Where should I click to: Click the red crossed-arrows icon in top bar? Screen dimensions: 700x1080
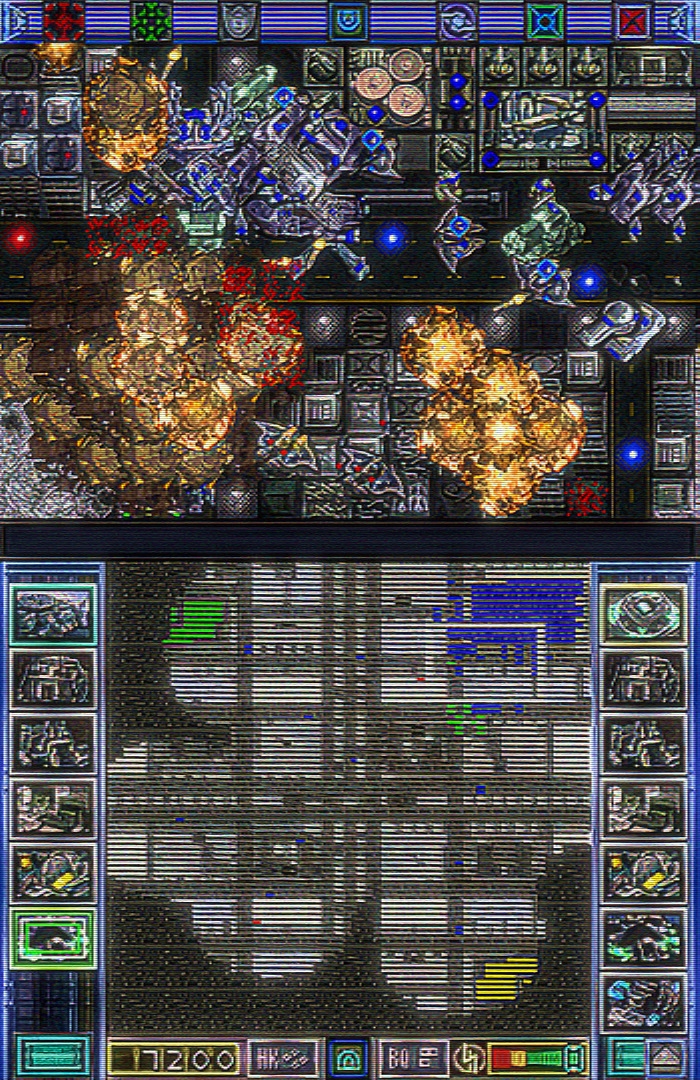[x=64, y=20]
